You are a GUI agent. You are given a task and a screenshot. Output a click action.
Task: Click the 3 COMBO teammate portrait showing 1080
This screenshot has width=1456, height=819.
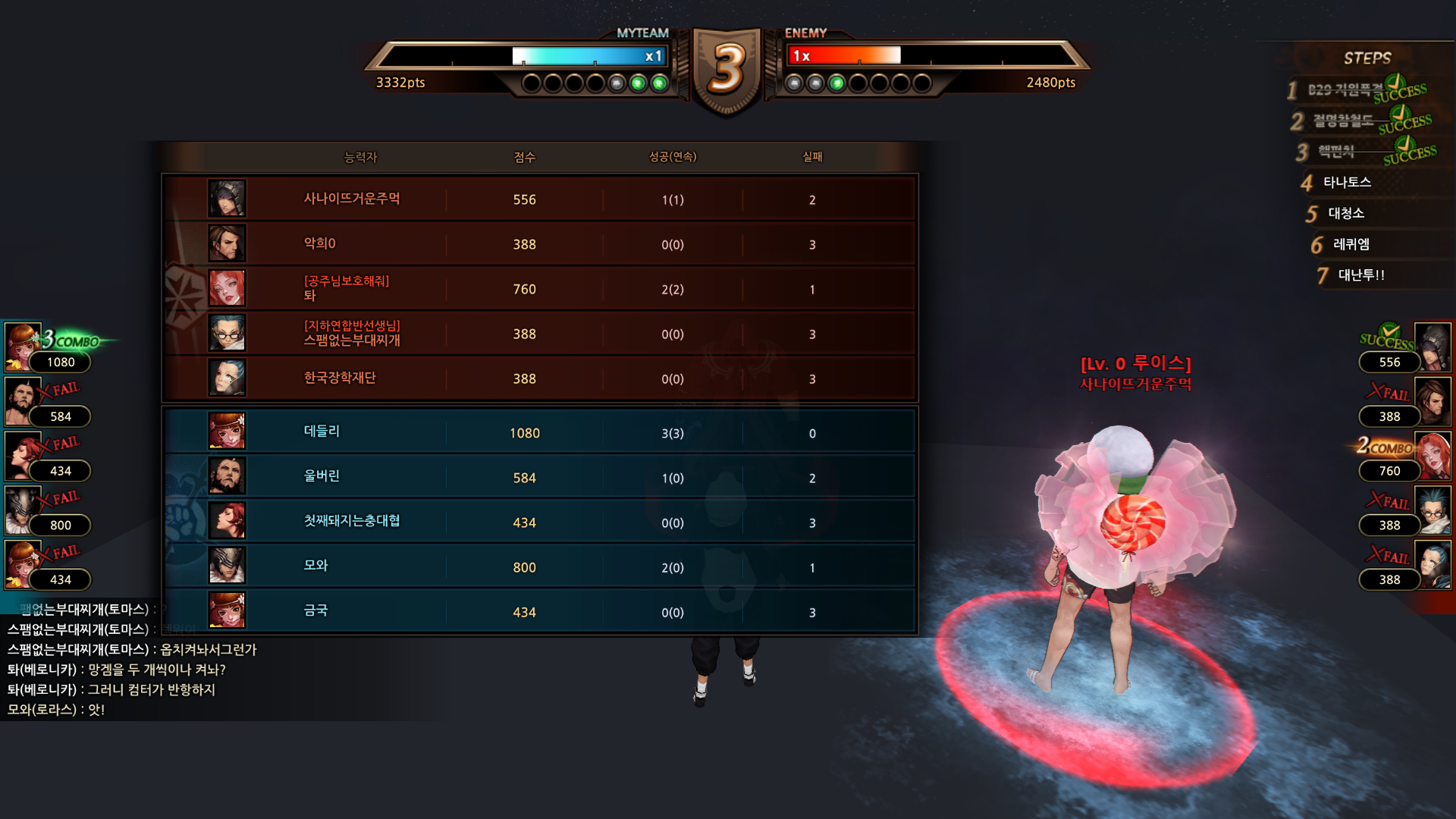(x=23, y=347)
